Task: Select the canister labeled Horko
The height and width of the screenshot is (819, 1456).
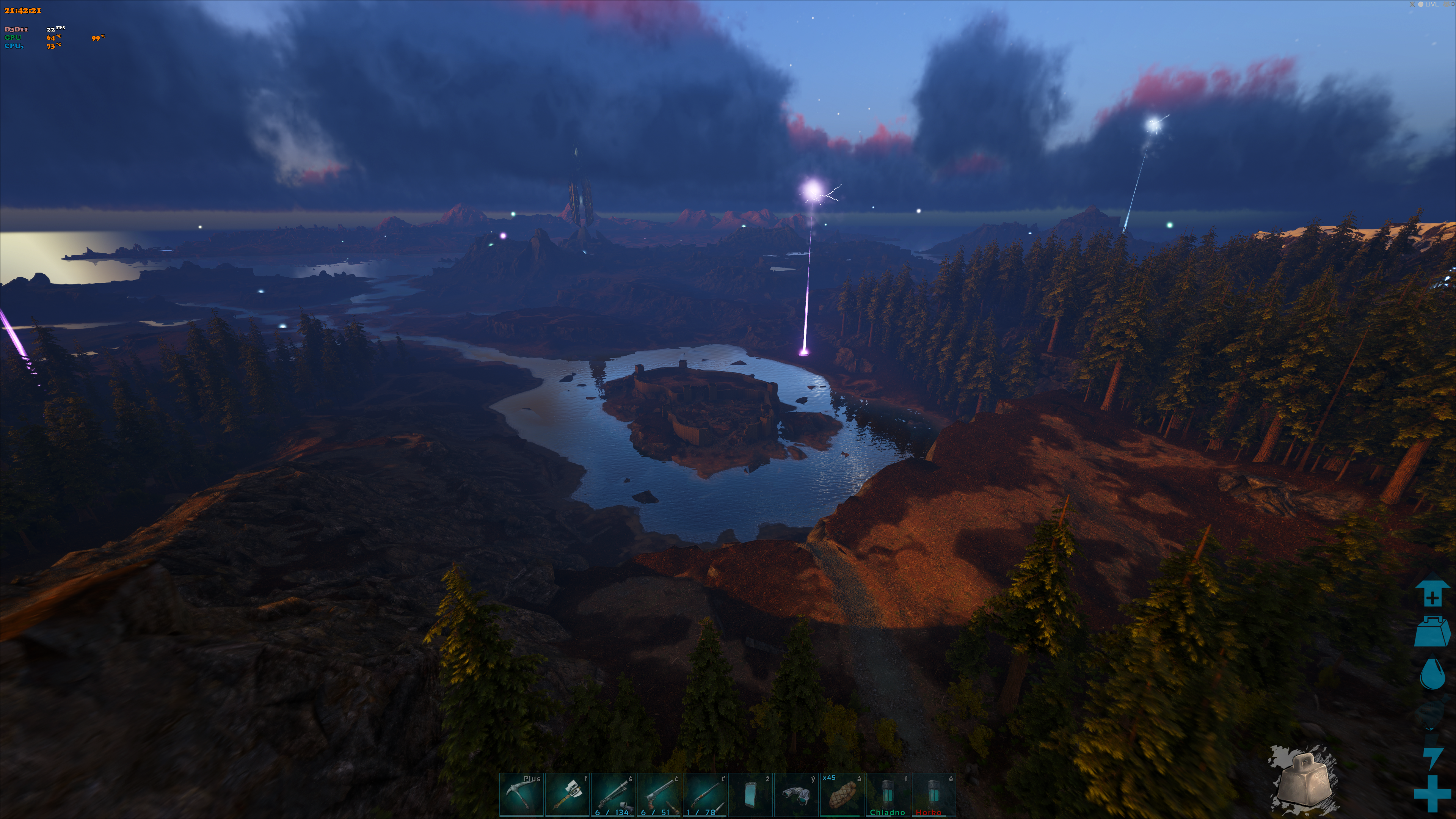Action: [x=933, y=795]
